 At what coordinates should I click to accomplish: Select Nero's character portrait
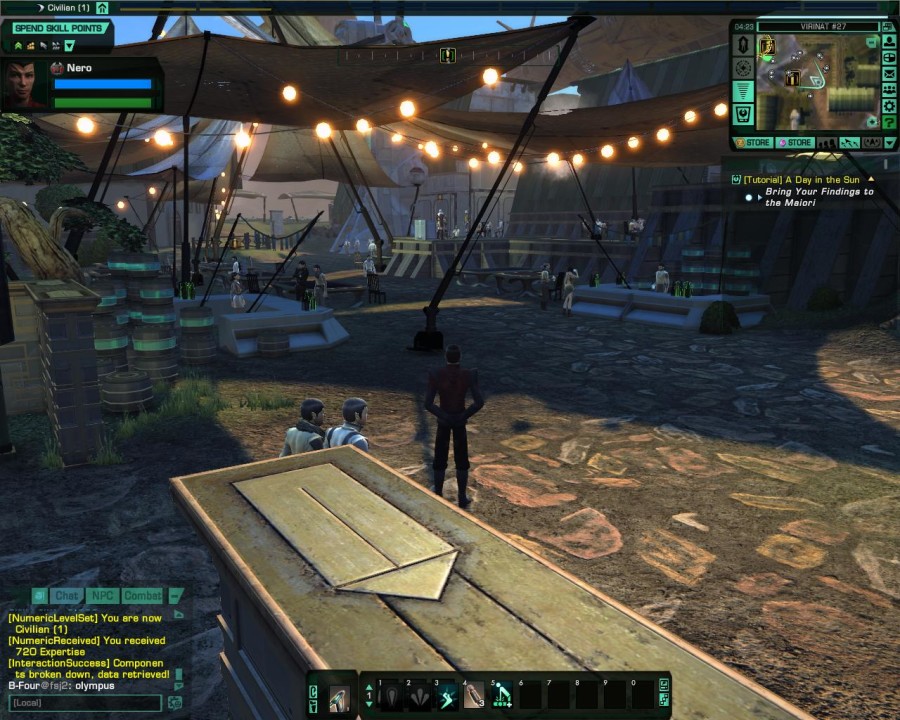click(x=23, y=85)
